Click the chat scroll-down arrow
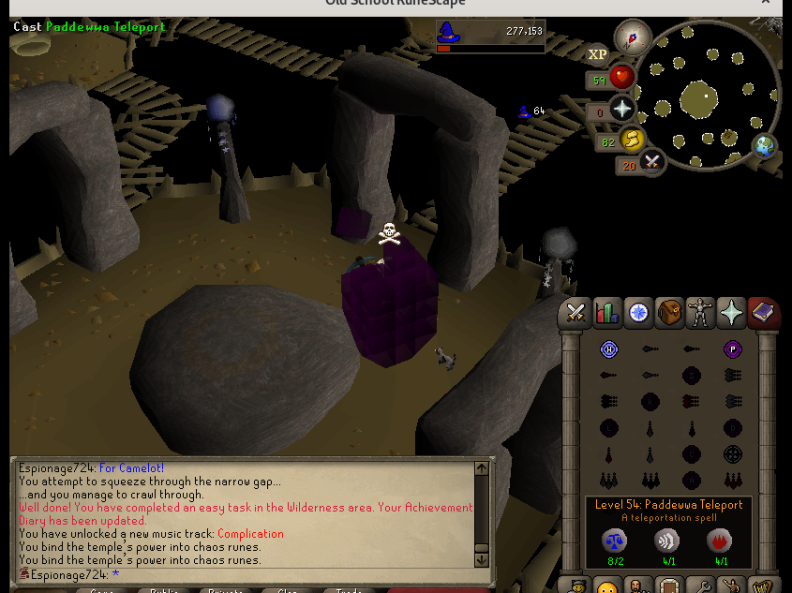792x593 pixels. point(481,560)
